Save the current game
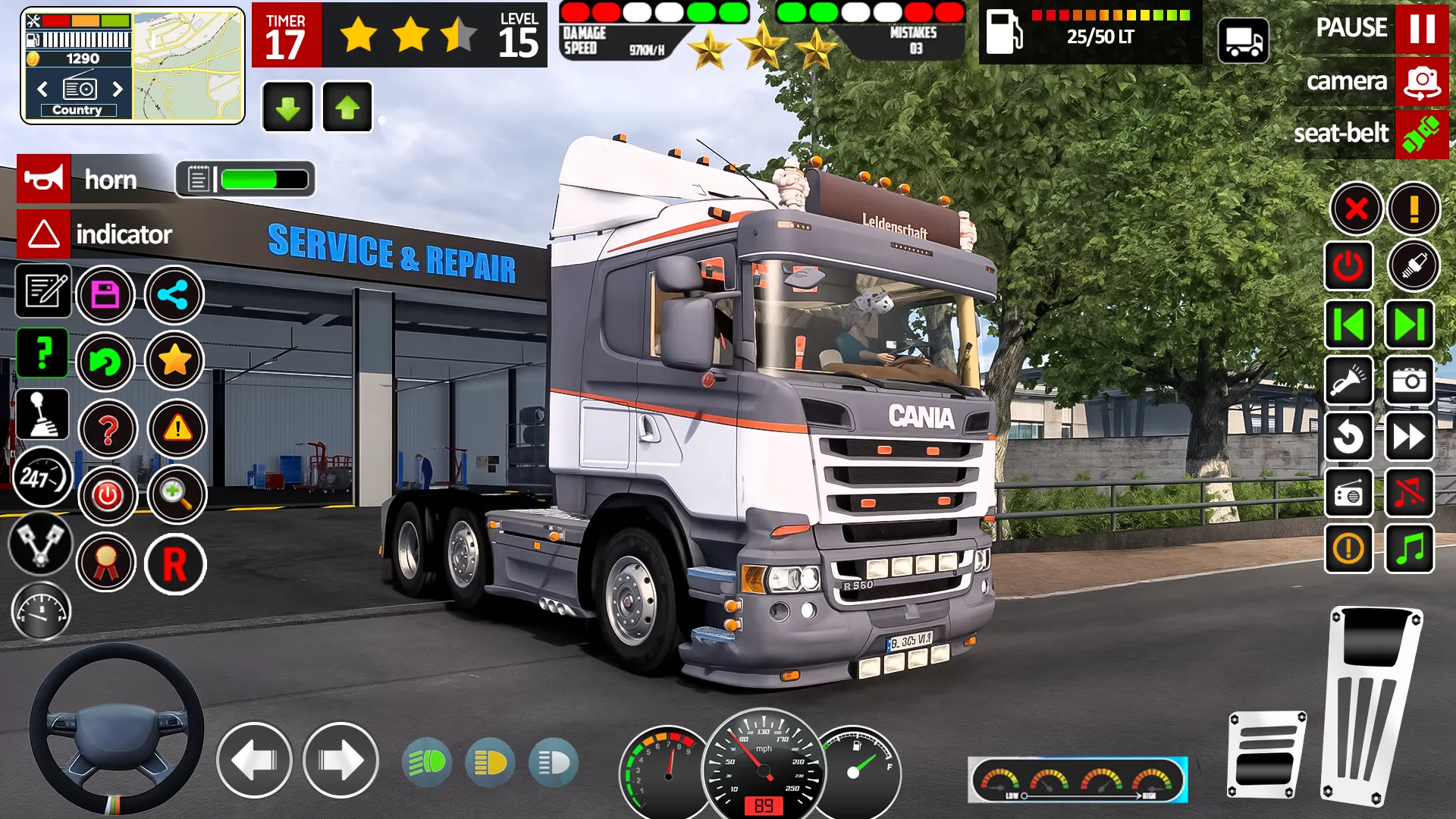This screenshot has height=819, width=1456. pos(106,295)
